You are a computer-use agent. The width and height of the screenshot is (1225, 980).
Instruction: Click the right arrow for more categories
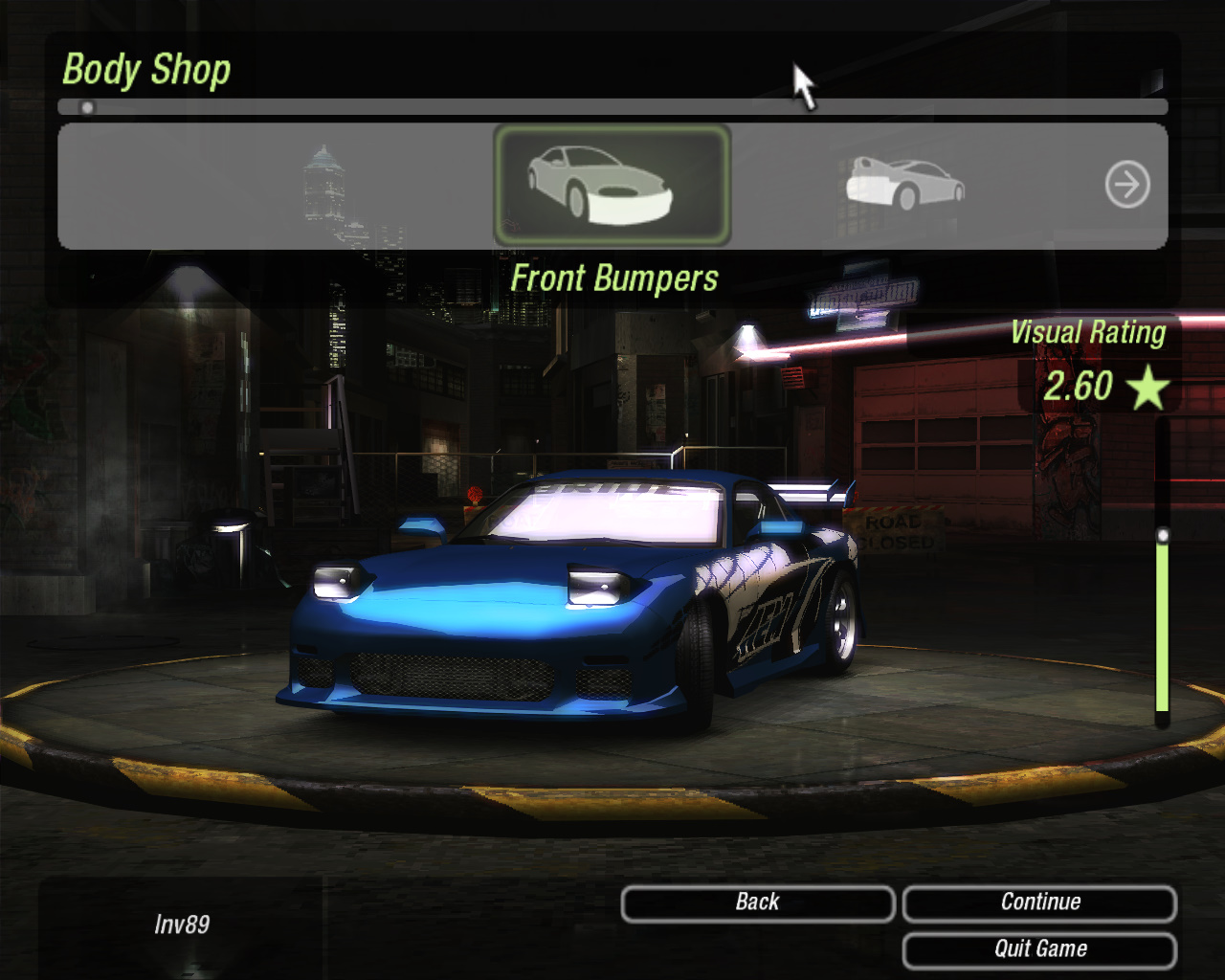click(x=1127, y=185)
